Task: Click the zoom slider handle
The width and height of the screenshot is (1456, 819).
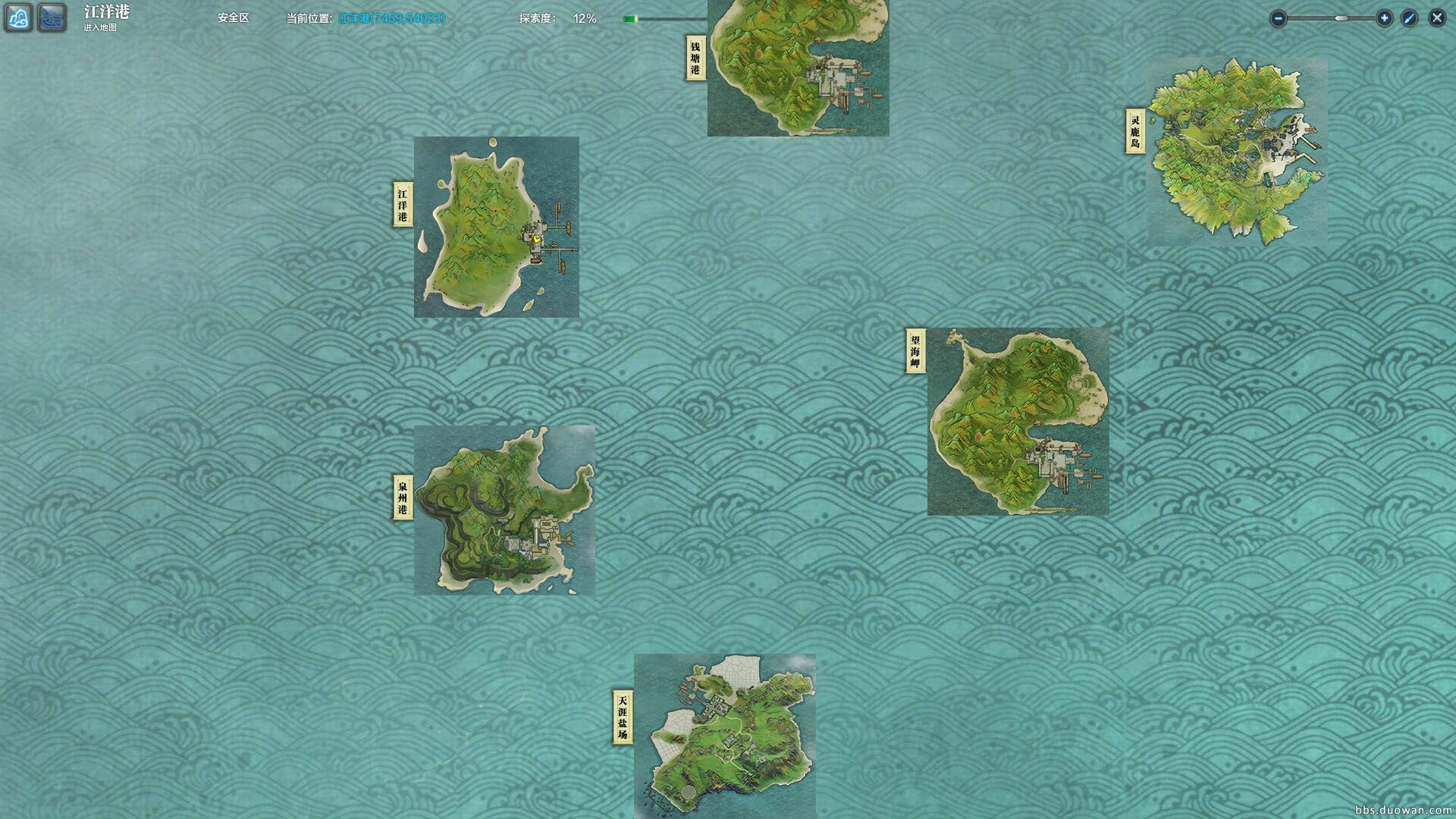Action: pos(1341,17)
